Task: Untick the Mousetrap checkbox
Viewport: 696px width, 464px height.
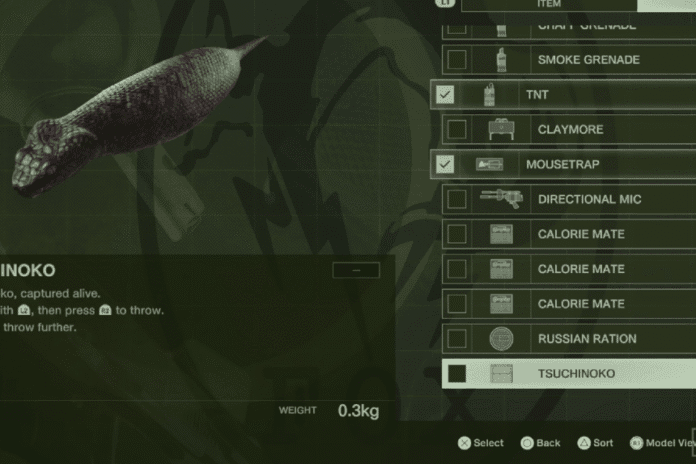Action: click(x=446, y=164)
